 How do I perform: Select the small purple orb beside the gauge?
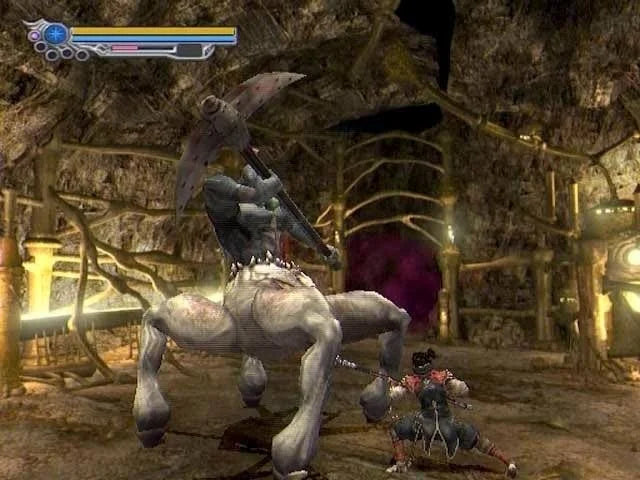tap(34, 36)
